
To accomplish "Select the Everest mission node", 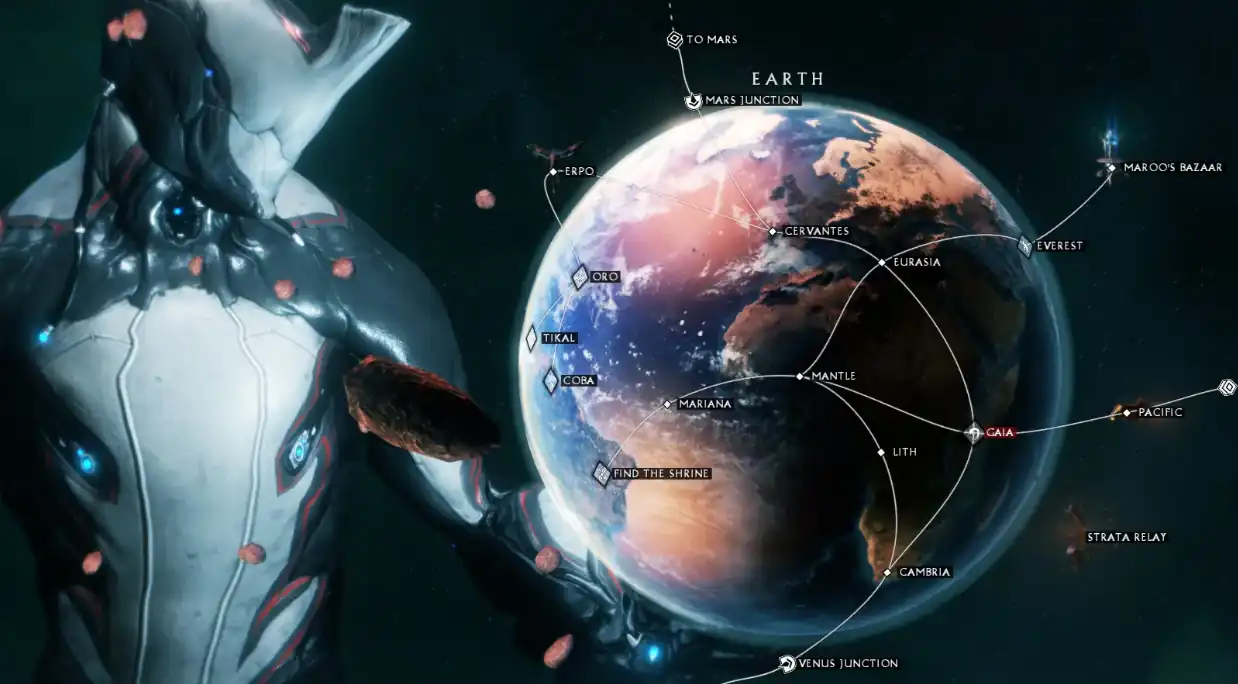I will pyautogui.click(x=1025, y=245).
